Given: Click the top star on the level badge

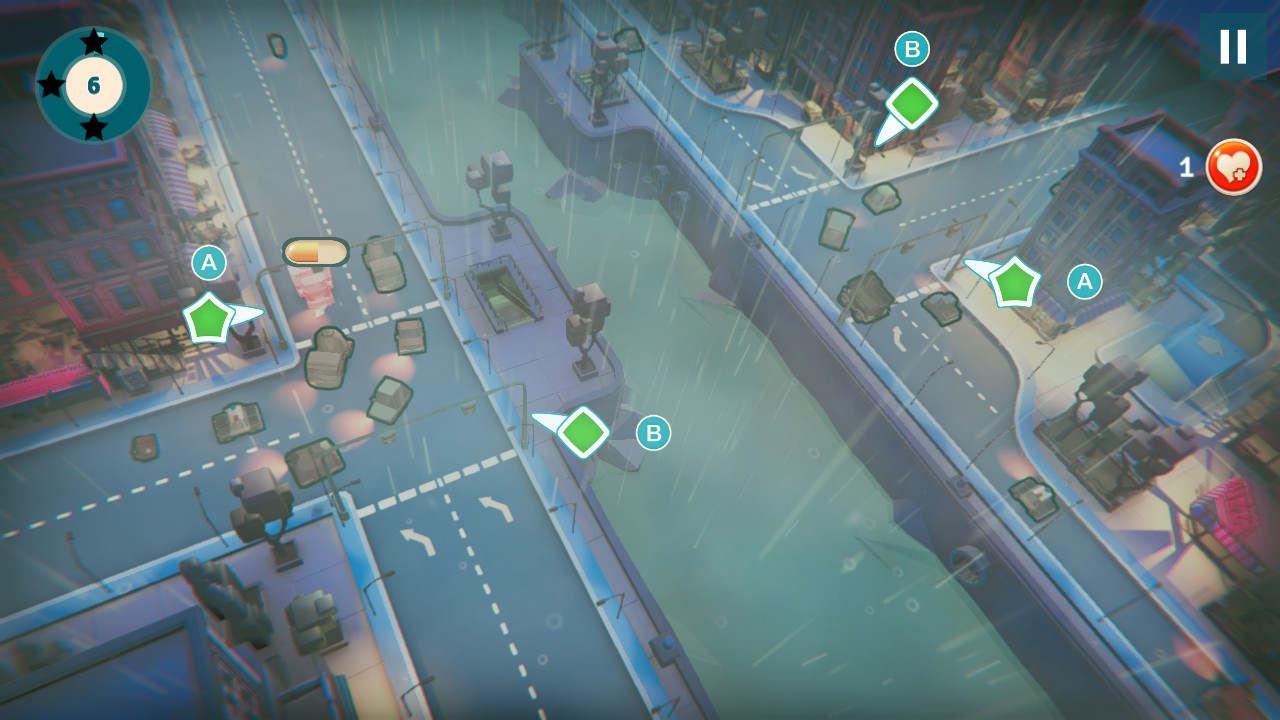Looking at the screenshot, I should [95, 40].
